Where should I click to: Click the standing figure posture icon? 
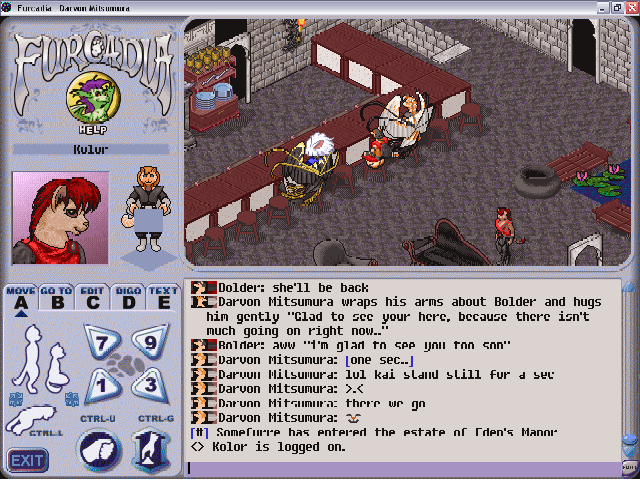click(34, 346)
